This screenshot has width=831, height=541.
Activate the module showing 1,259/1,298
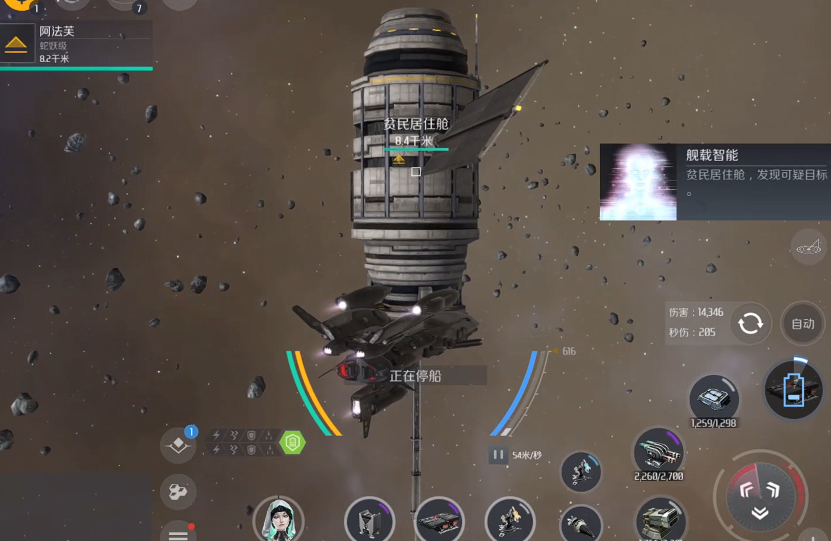point(714,397)
